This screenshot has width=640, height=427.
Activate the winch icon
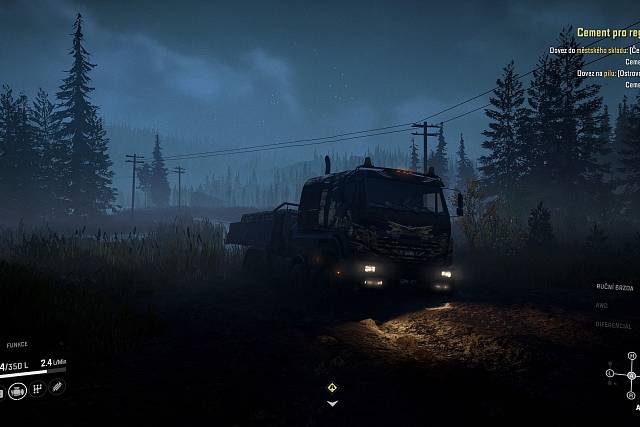[57, 387]
